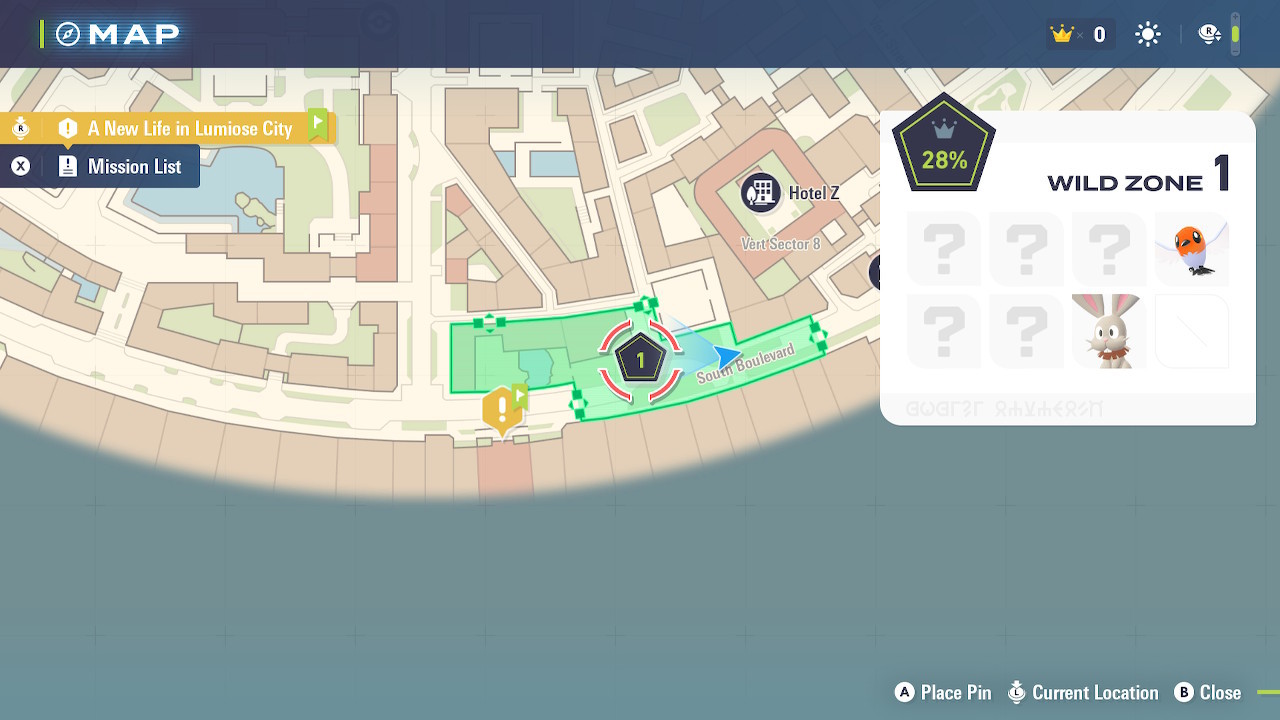
Task: Click the 28% completion pentagon badge
Action: coord(944,146)
